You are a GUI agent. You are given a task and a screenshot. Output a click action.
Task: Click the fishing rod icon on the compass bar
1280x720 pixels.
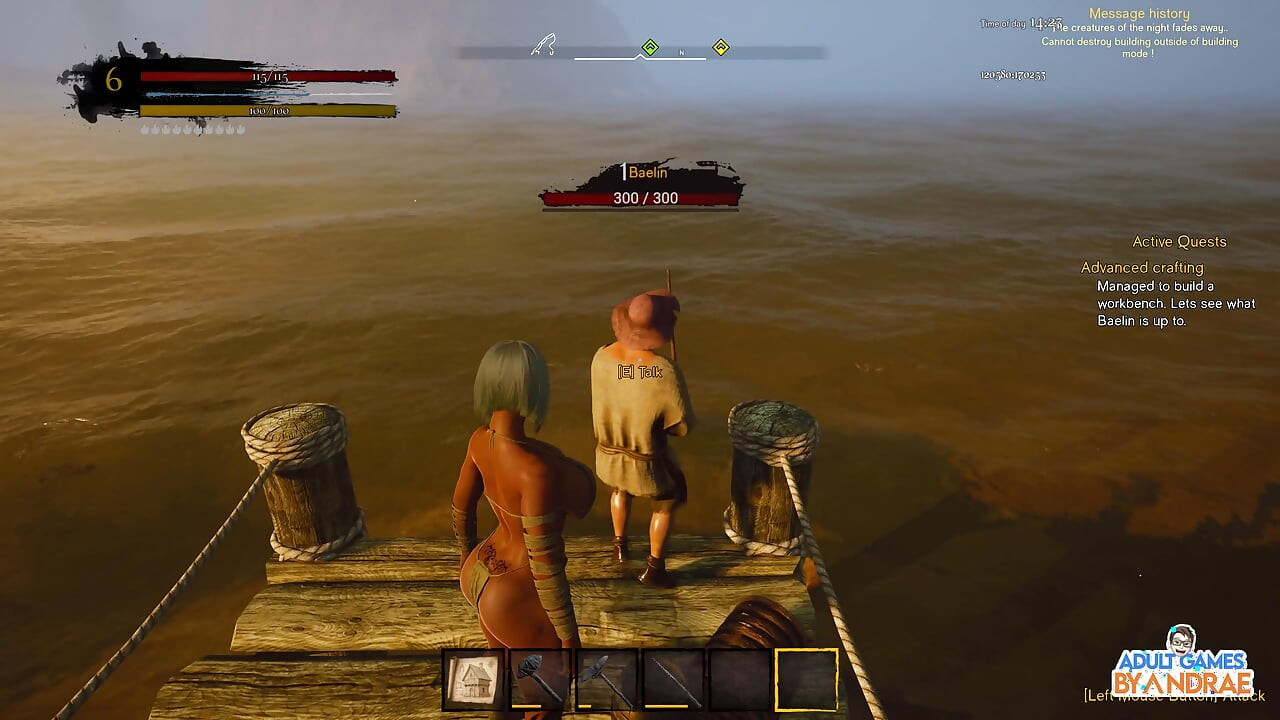[x=543, y=46]
